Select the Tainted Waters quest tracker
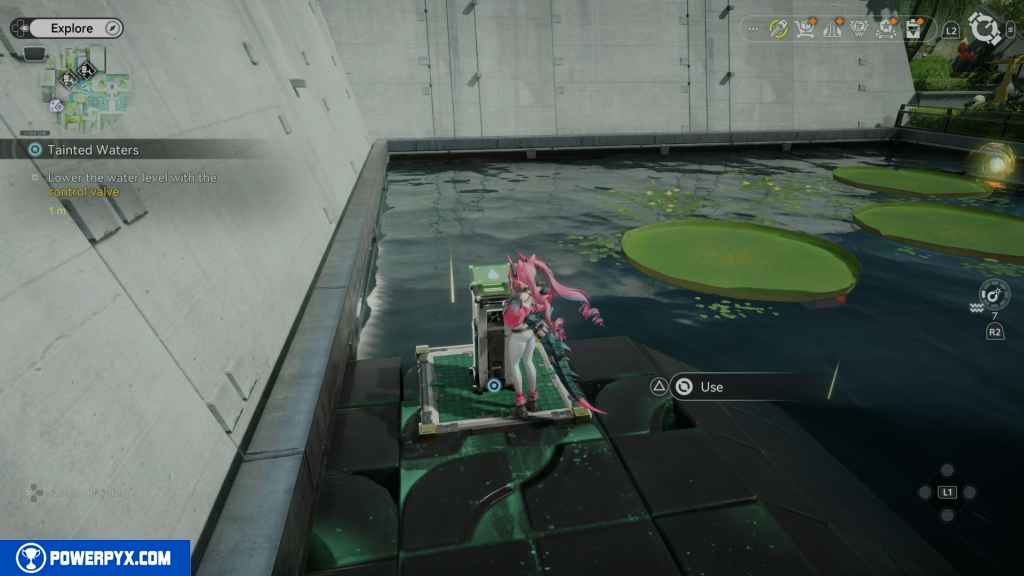Screen dimensions: 1024x576 pyautogui.click(x=92, y=150)
